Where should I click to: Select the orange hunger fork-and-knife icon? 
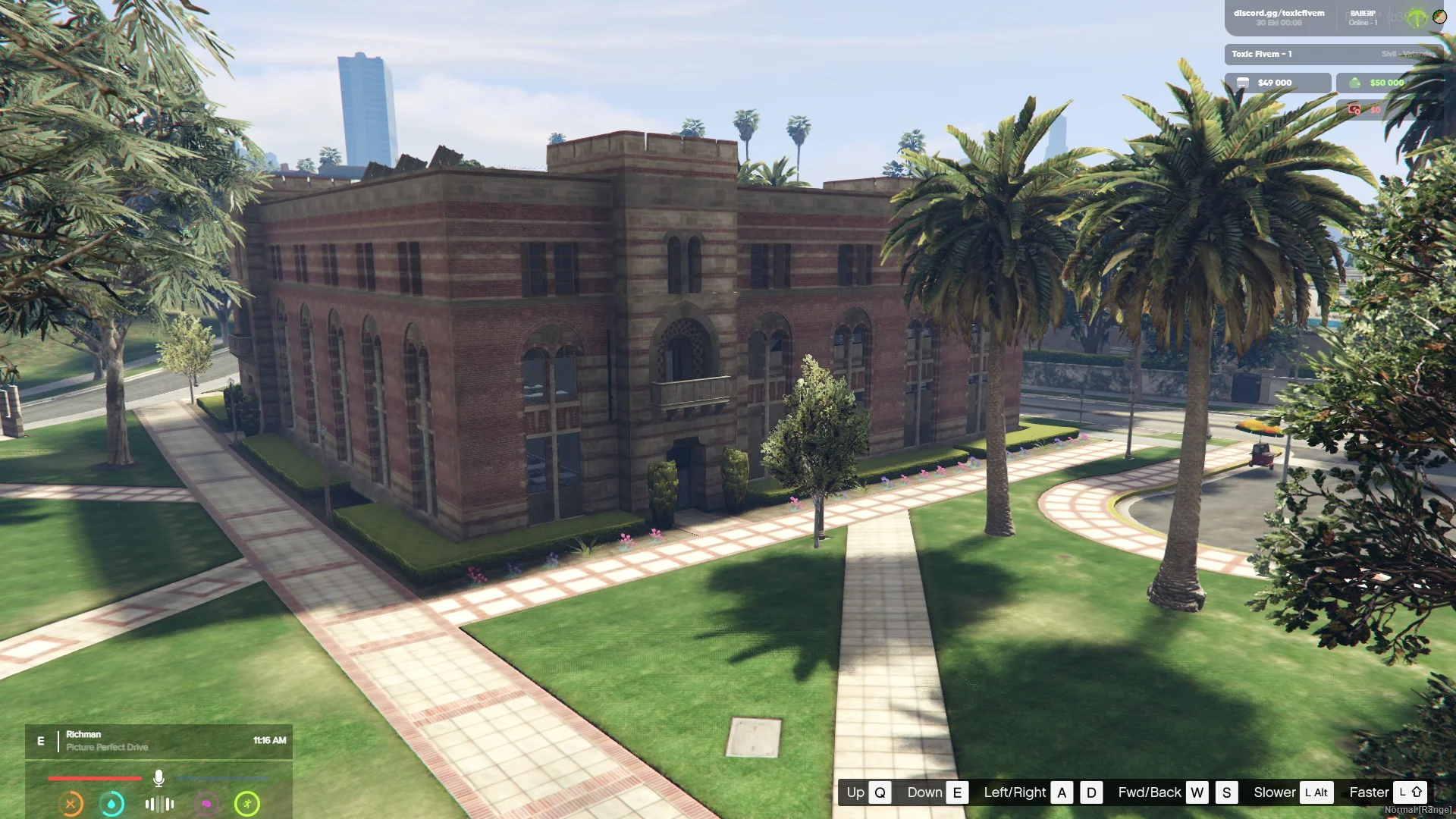pyautogui.click(x=71, y=804)
